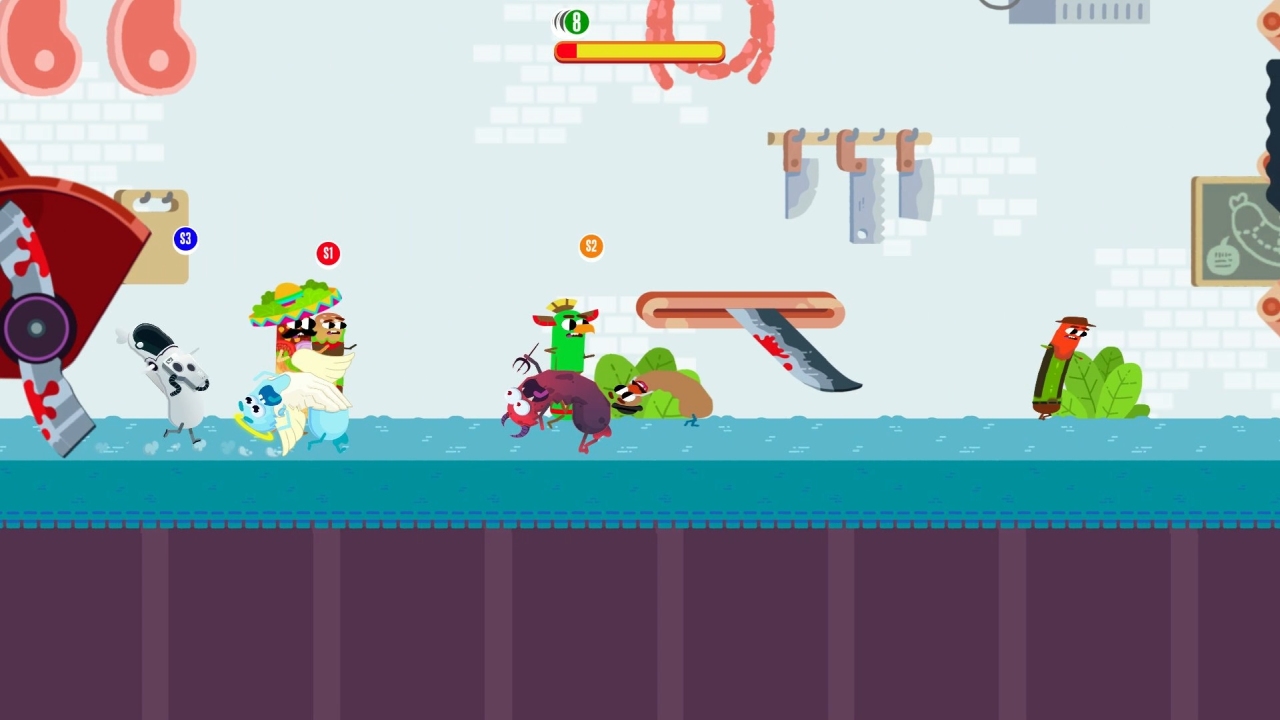
Task: Select the S1 player badge above the taco
Action: [x=328, y=253]
